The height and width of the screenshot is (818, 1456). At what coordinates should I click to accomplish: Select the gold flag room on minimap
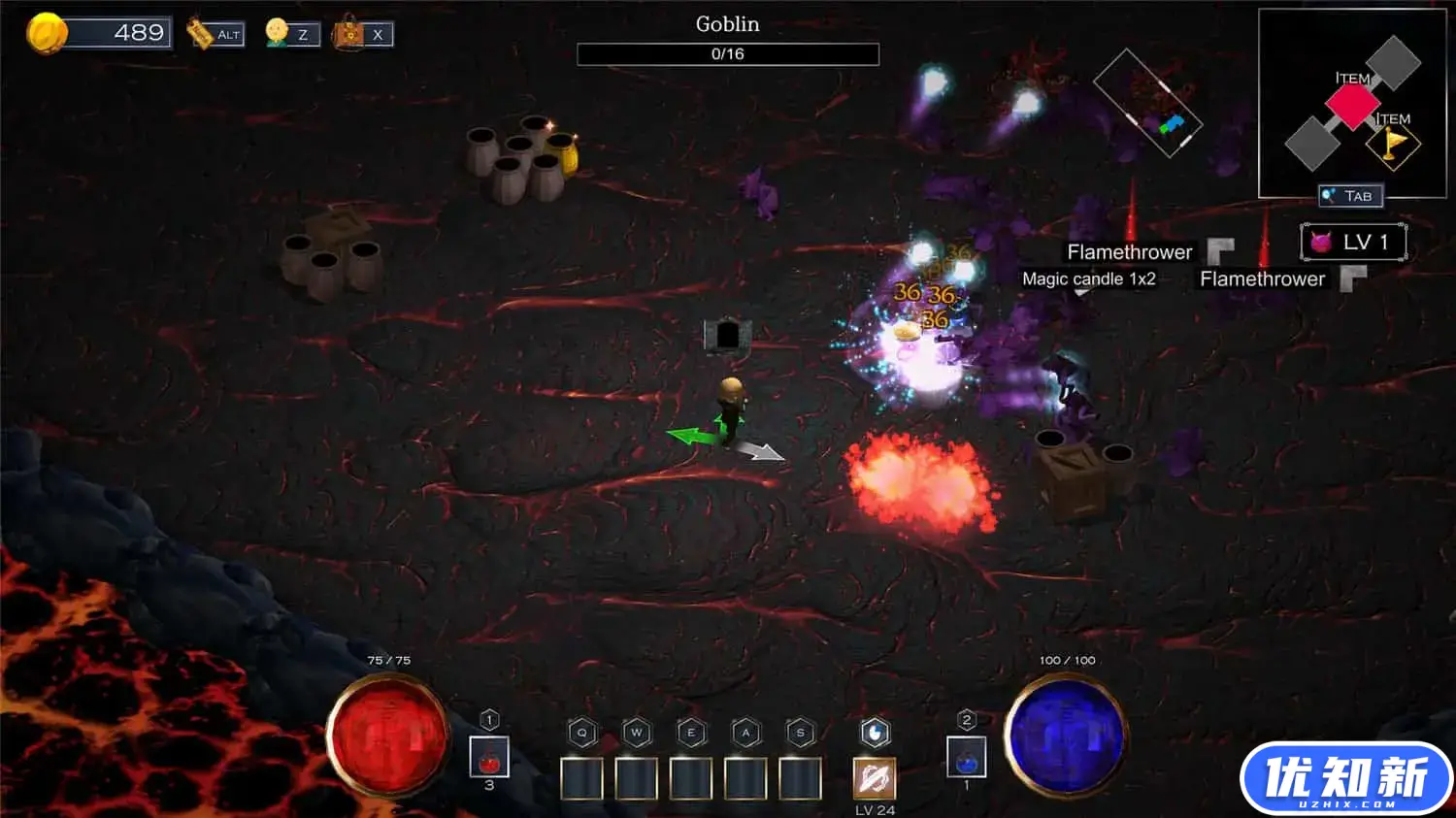[1393, 145]
